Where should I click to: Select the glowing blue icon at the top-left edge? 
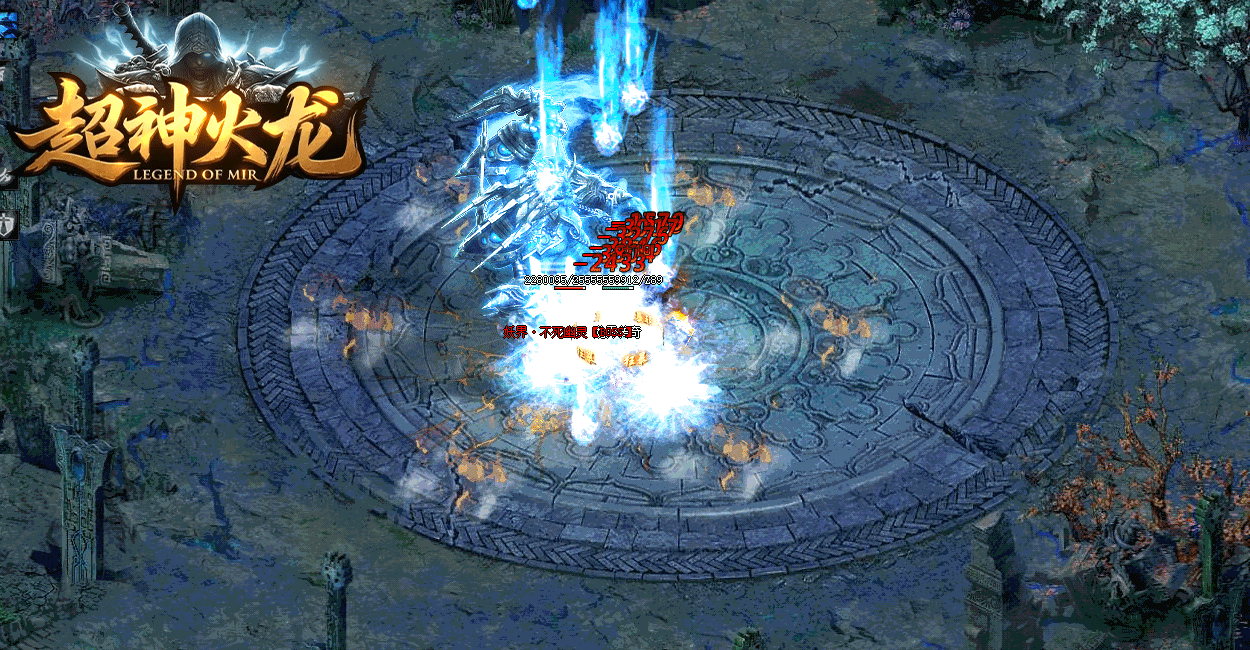coord(7,25)
